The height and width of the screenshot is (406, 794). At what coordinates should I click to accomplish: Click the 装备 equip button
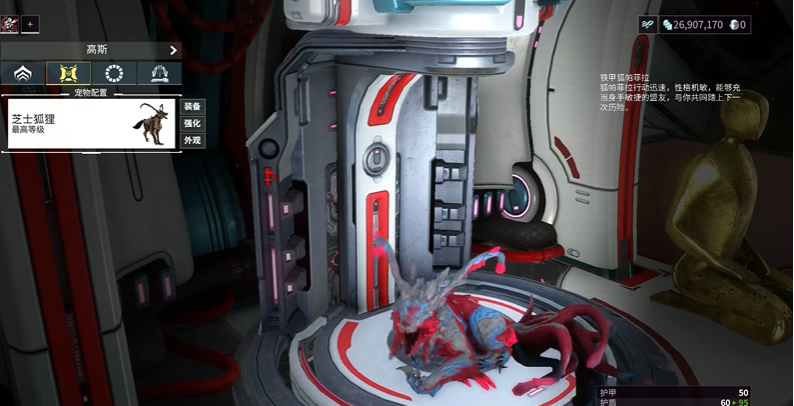coord(191,106)
